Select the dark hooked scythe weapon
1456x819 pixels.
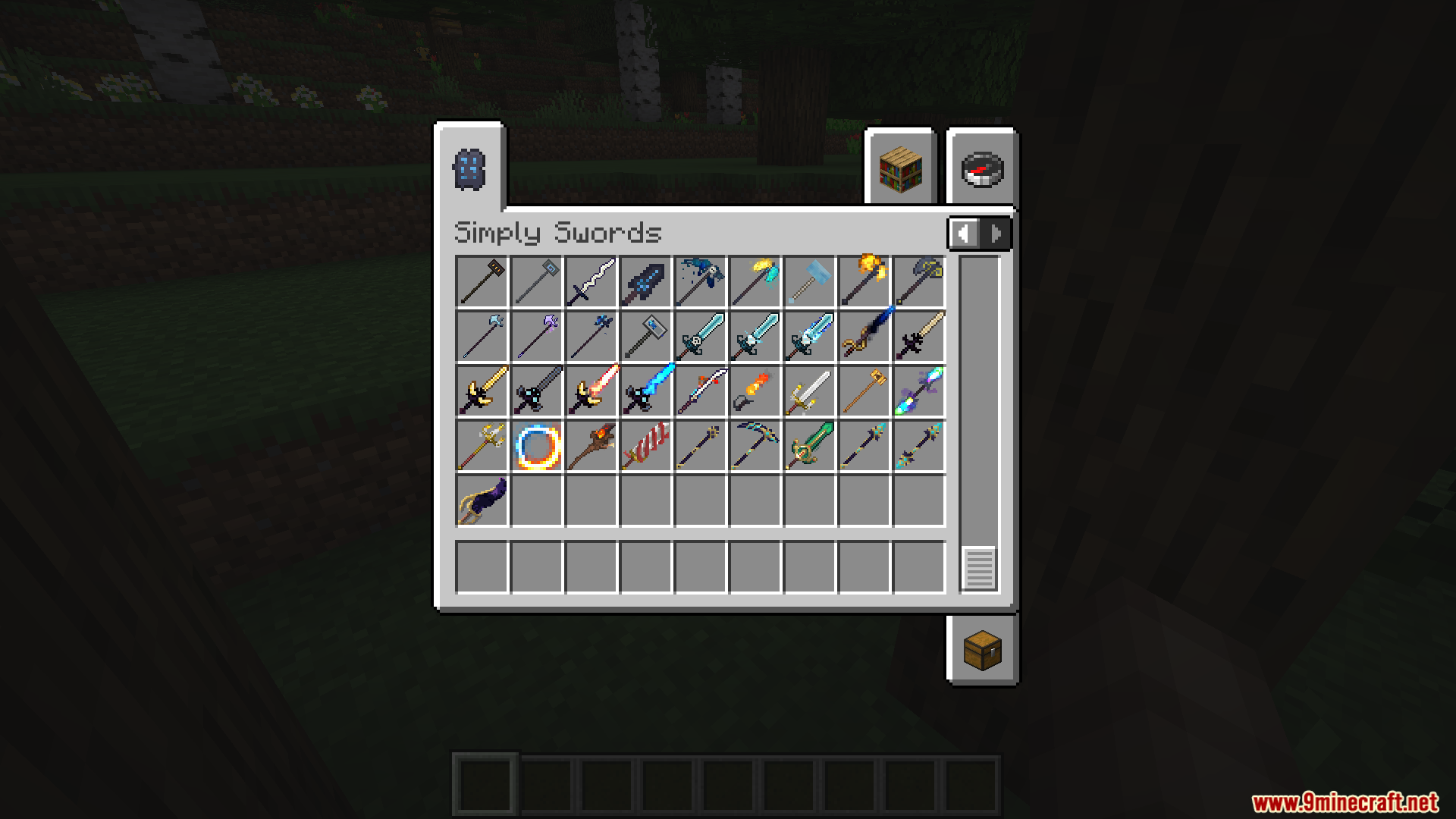pos(754,446)
